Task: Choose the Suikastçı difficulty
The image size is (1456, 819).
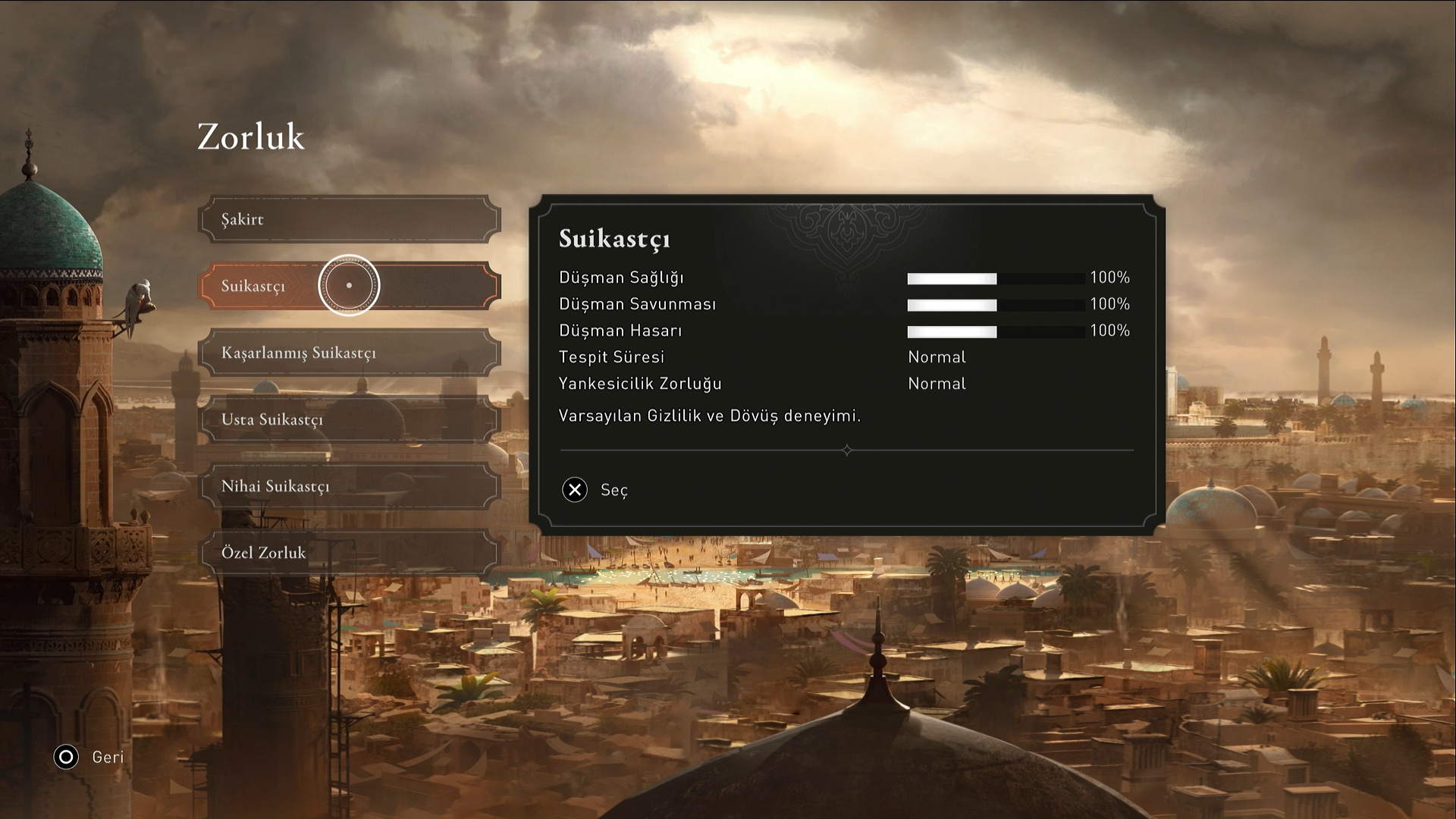Action: click(x=349, y=286)
